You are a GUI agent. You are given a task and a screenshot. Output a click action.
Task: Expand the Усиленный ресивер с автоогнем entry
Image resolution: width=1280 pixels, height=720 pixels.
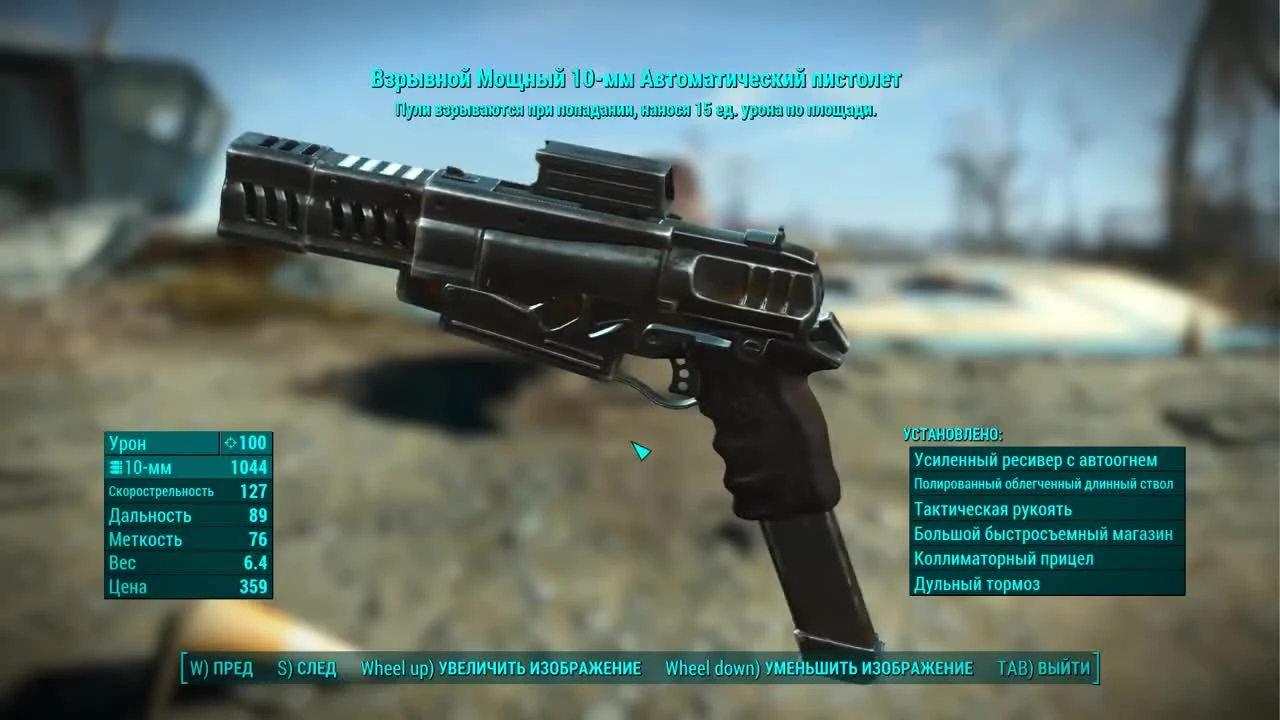[1038, 460]
